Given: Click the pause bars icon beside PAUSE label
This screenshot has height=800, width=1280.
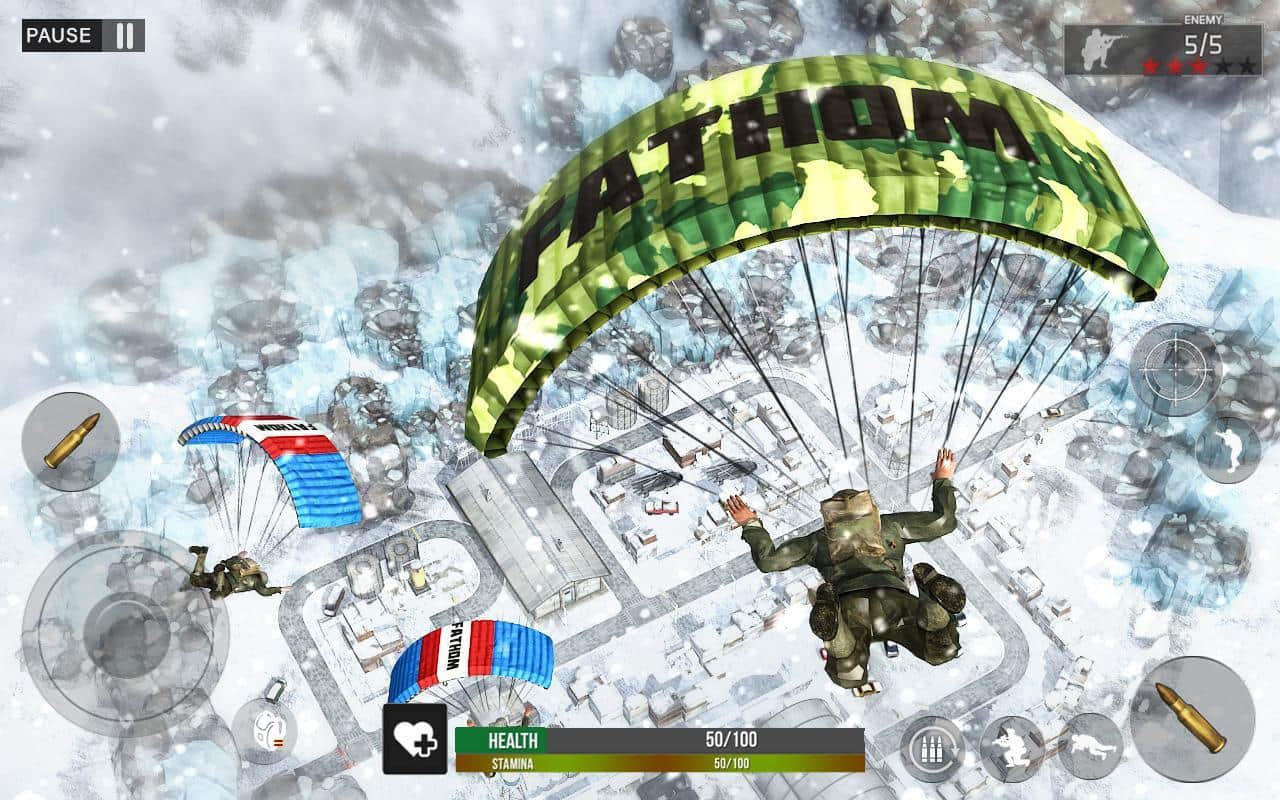Looking at the screenshot, I should pyautogui.click(x=127, y=34).
